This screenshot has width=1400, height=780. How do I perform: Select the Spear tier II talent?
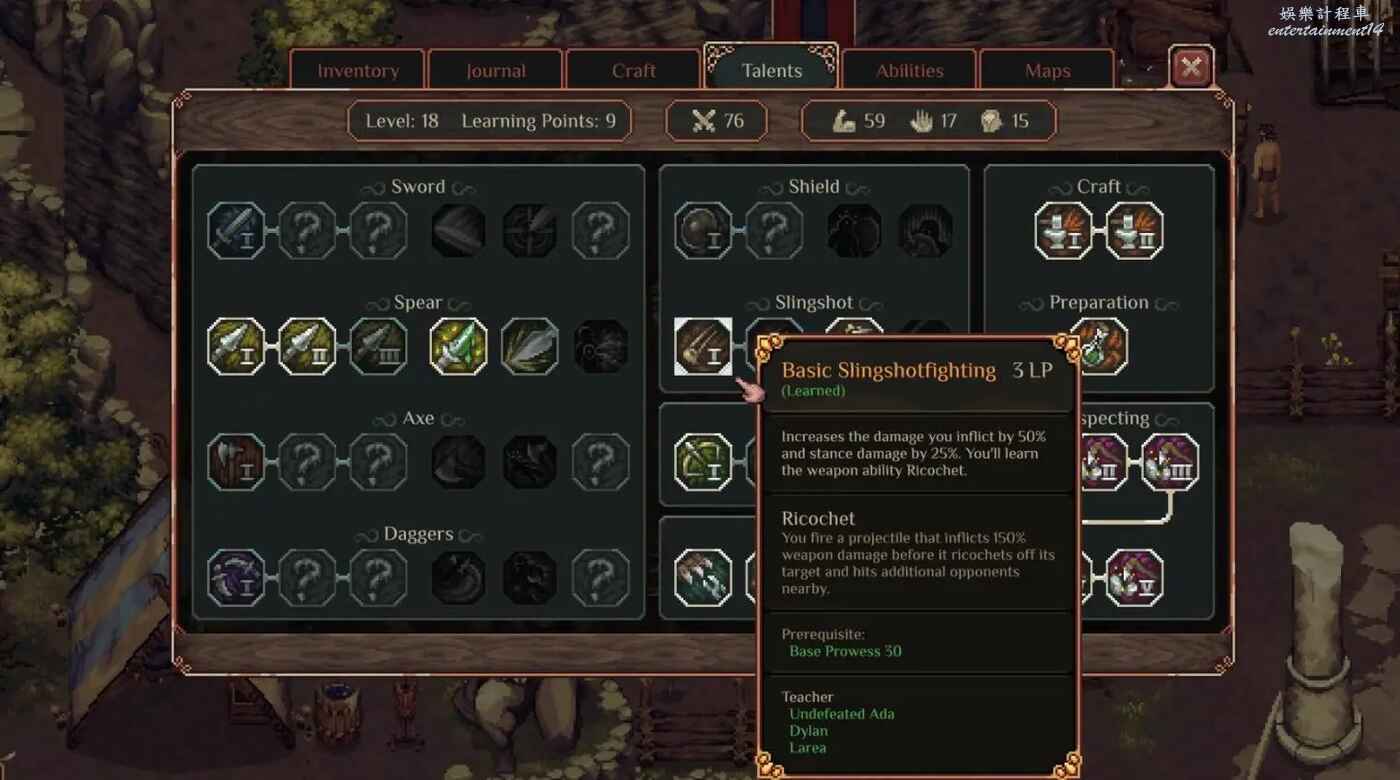(308, 347)
